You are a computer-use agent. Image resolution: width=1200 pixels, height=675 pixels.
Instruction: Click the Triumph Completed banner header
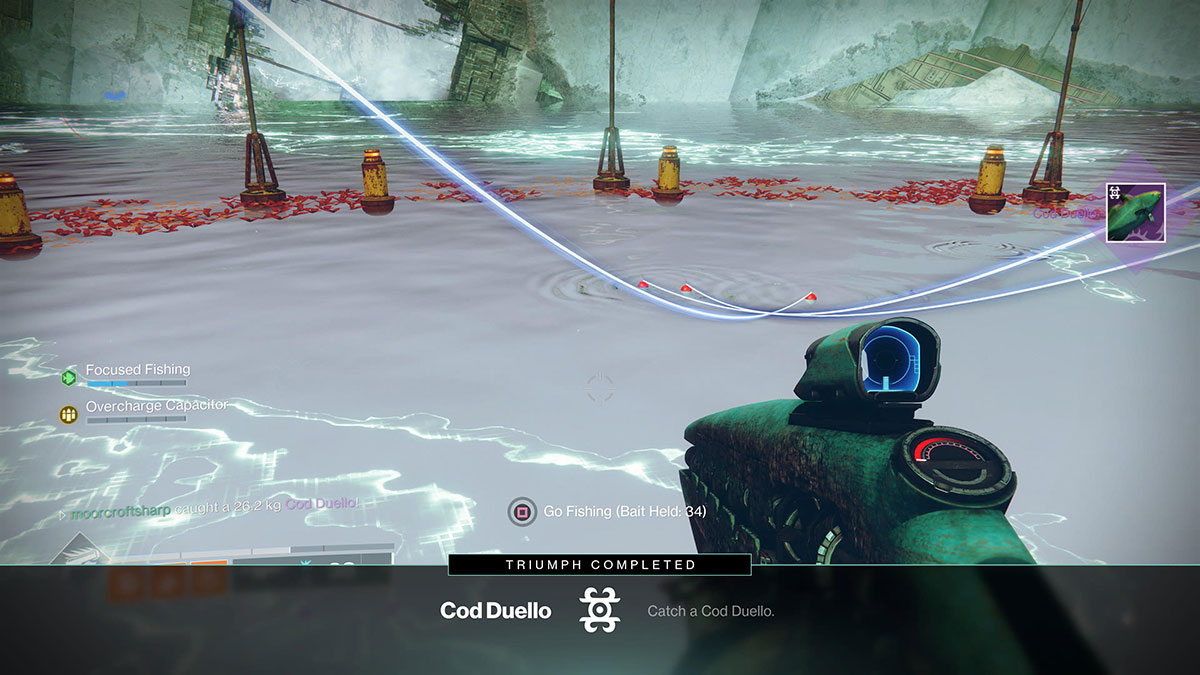599,565
